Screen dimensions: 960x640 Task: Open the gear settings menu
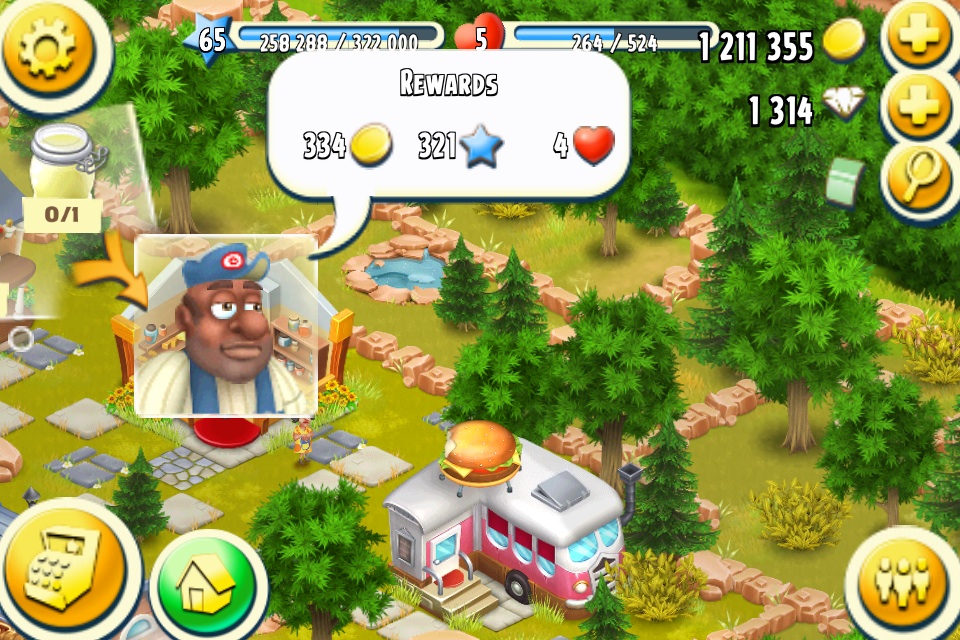(47, 50)
